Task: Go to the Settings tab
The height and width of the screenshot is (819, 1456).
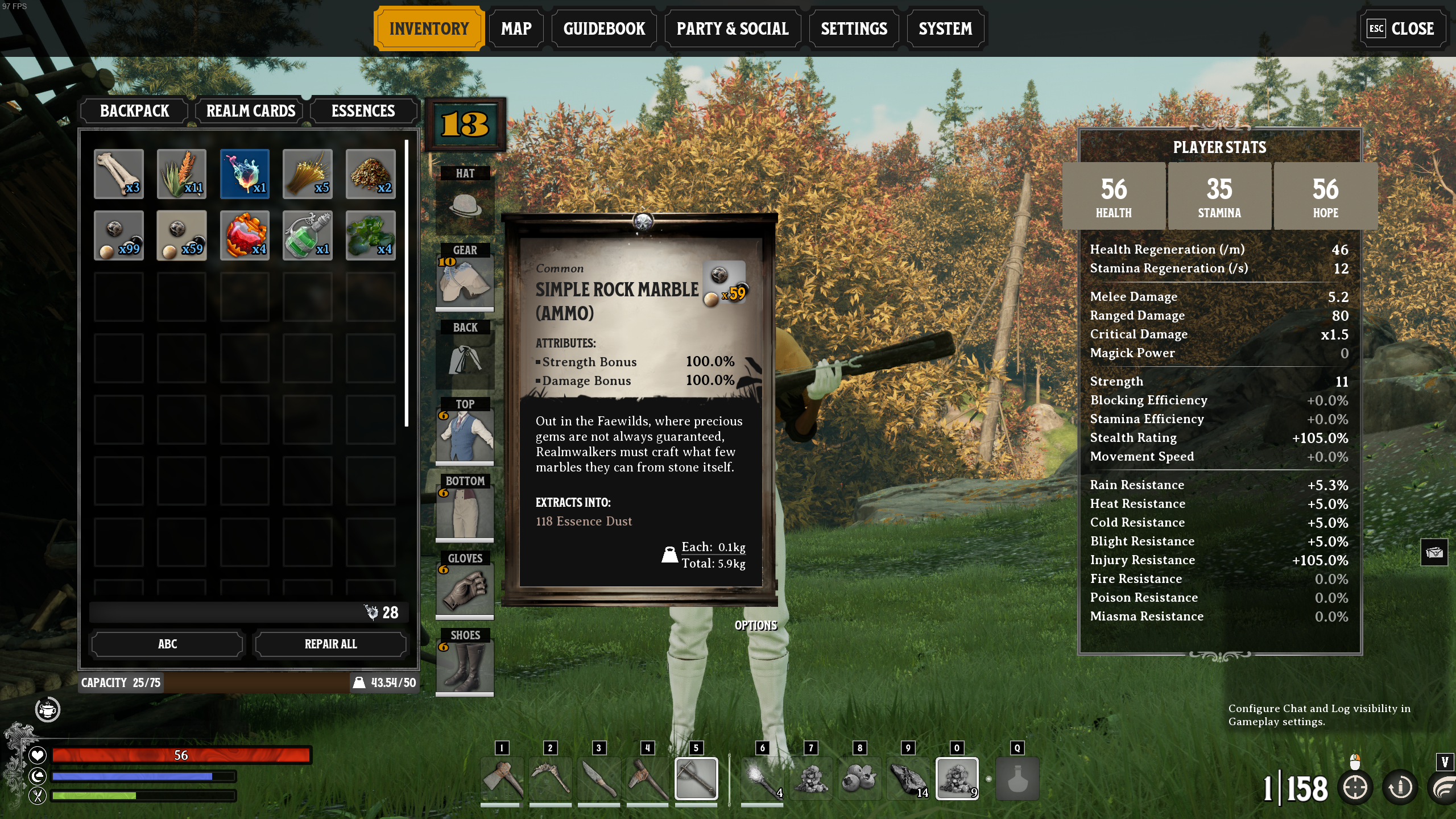Action: click(854, 28)
